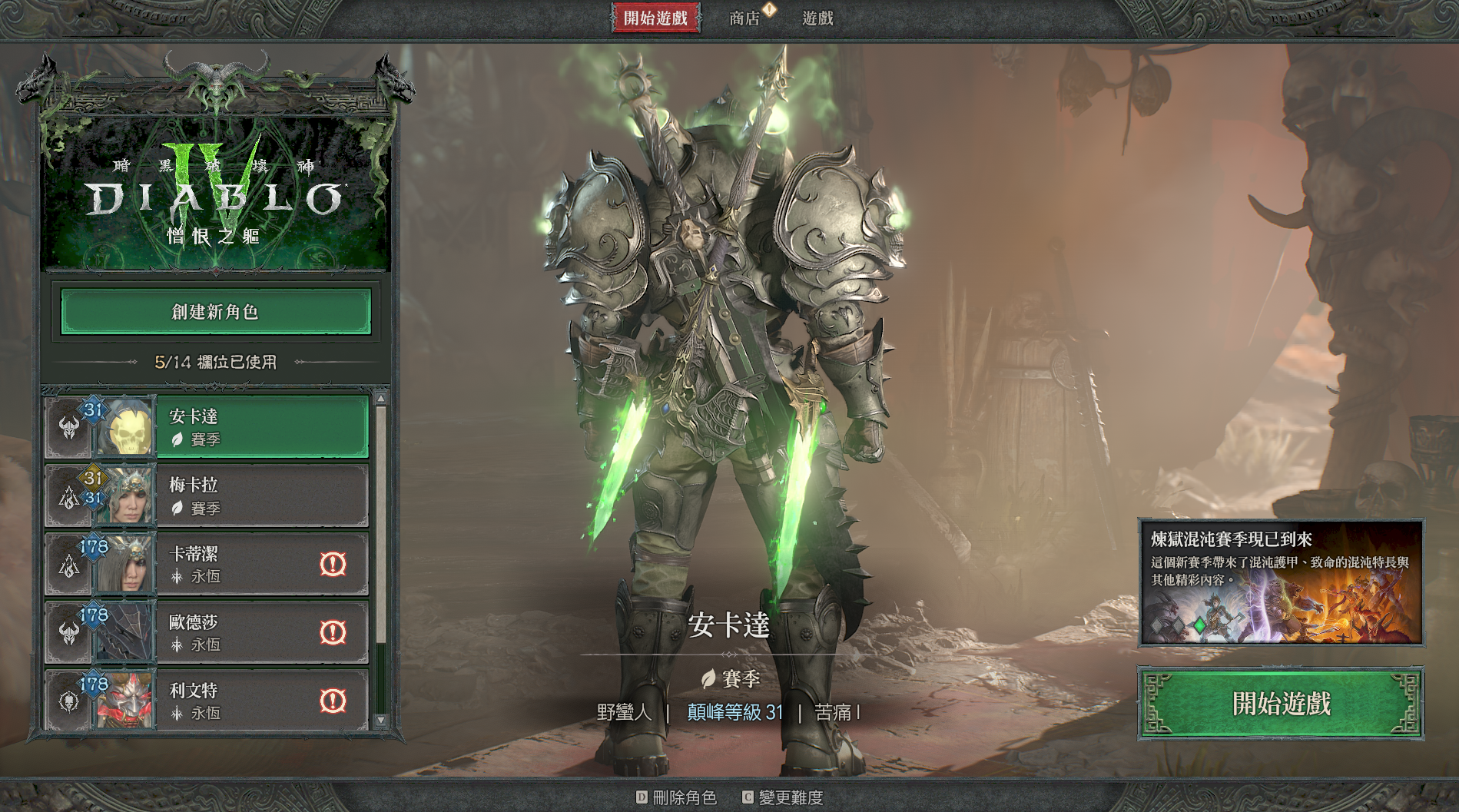The image size is (1459, 812).
Task: Open the 商店 shop tab
Action: 744,18
